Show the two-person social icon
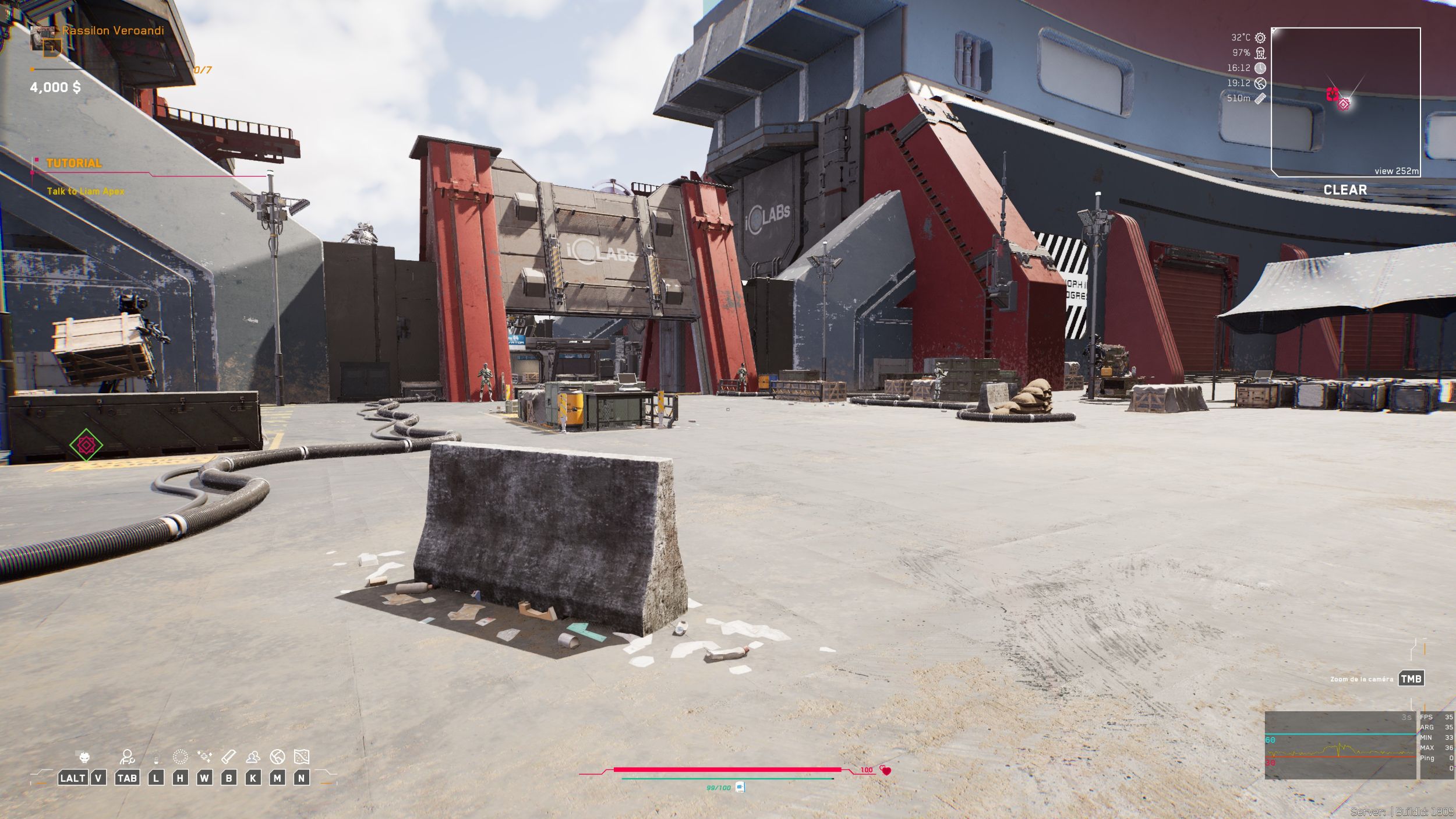 [253, 757]
